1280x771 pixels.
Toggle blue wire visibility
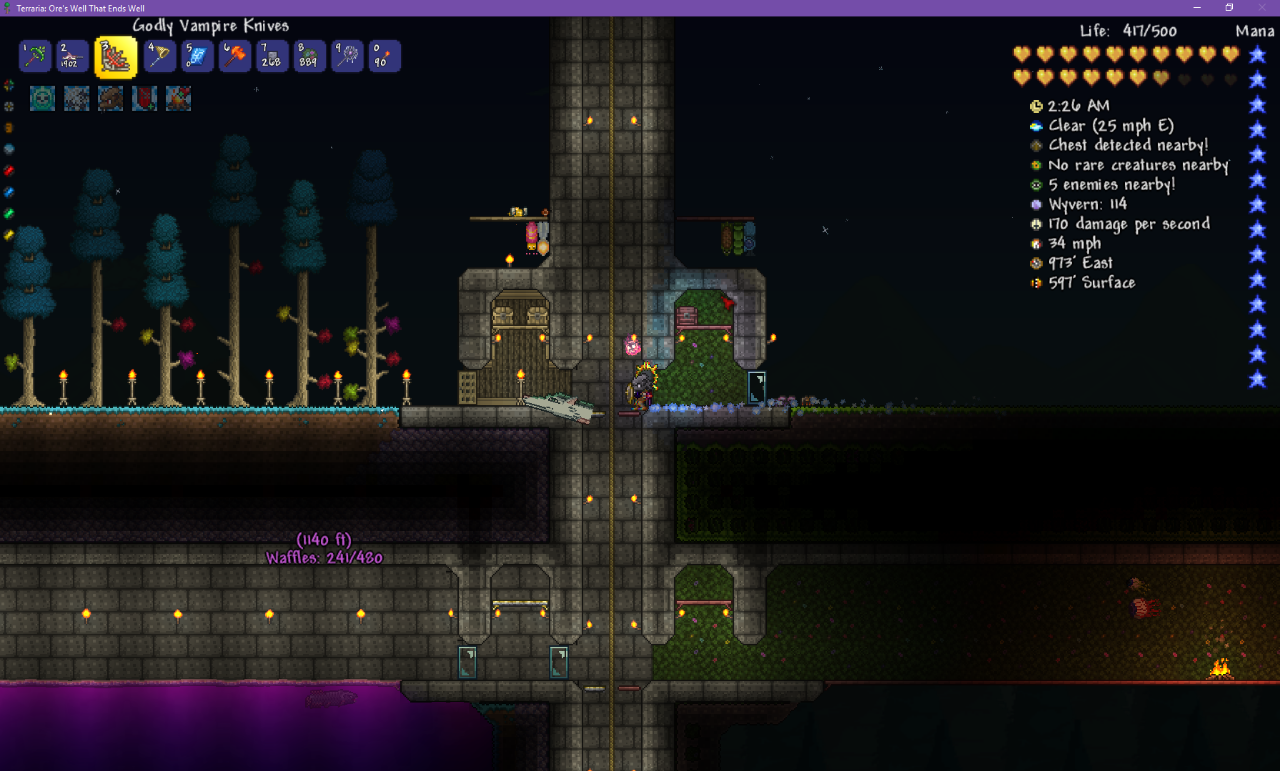[9, 191]
